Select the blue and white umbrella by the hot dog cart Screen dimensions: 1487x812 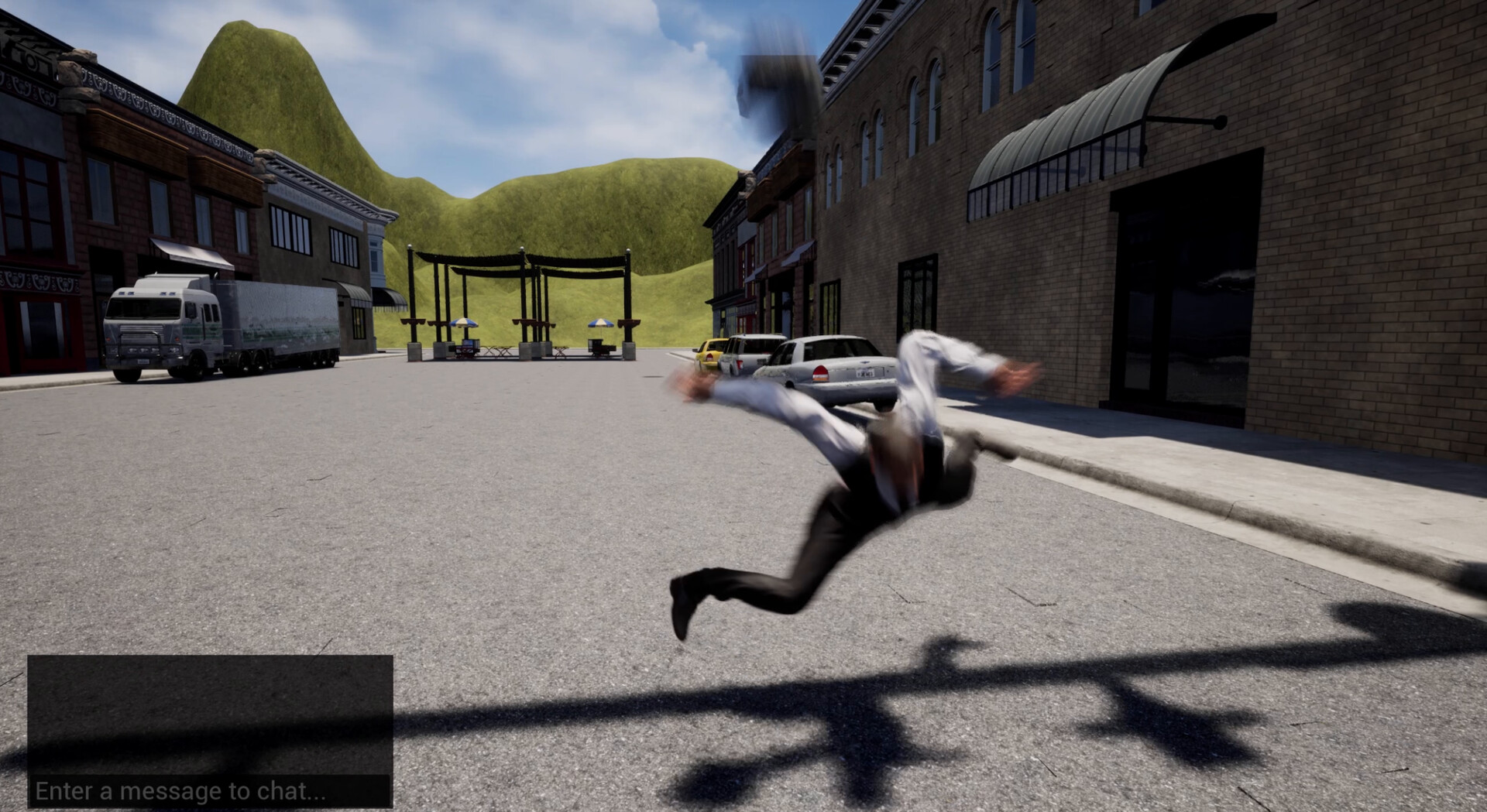click(x=463, y=323)
